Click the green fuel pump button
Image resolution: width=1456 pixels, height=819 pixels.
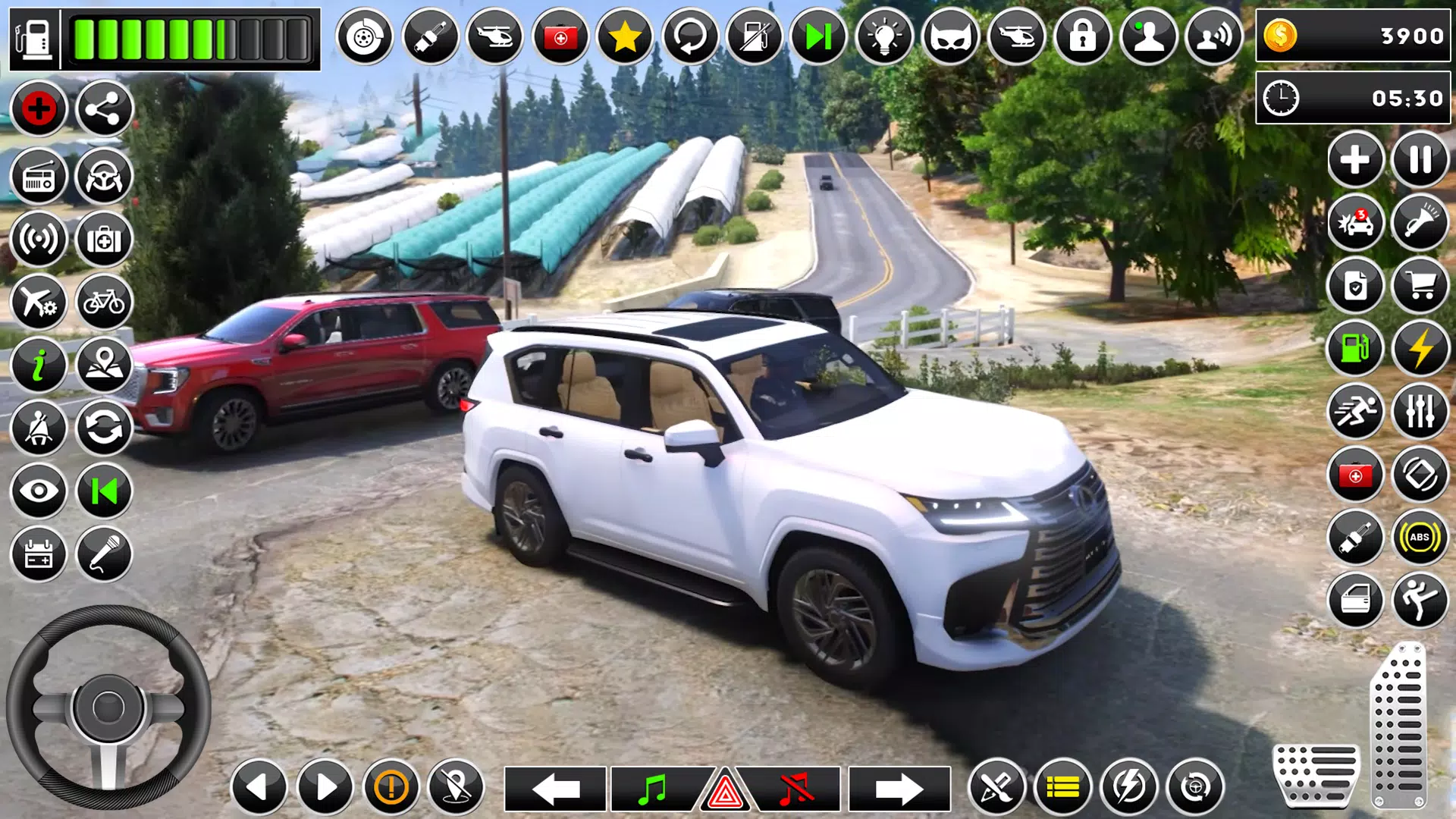click(x=1355, y=349)
